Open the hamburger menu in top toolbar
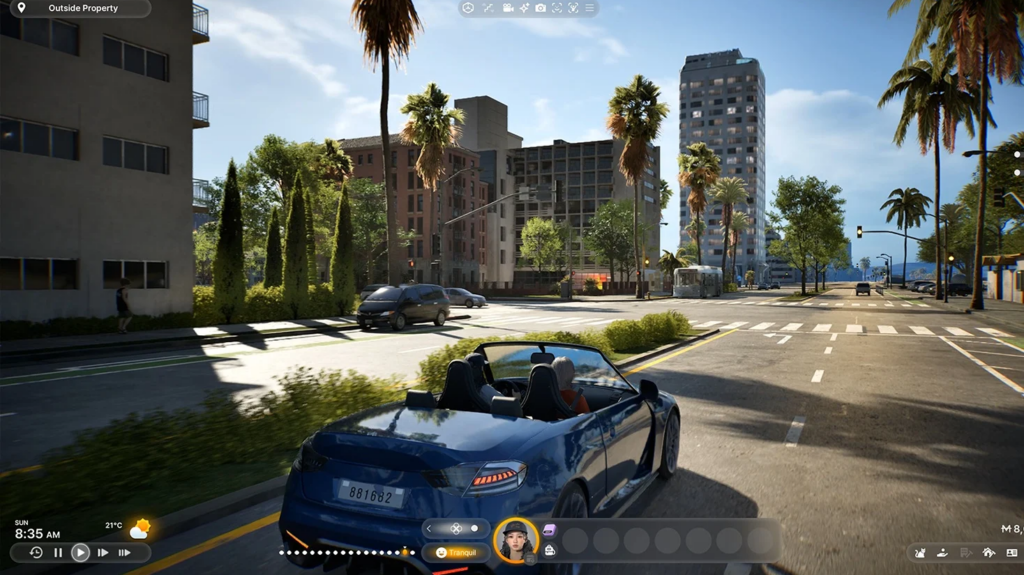The height and width of the screenshot is (575, 1024). click(x=589, y=8)
